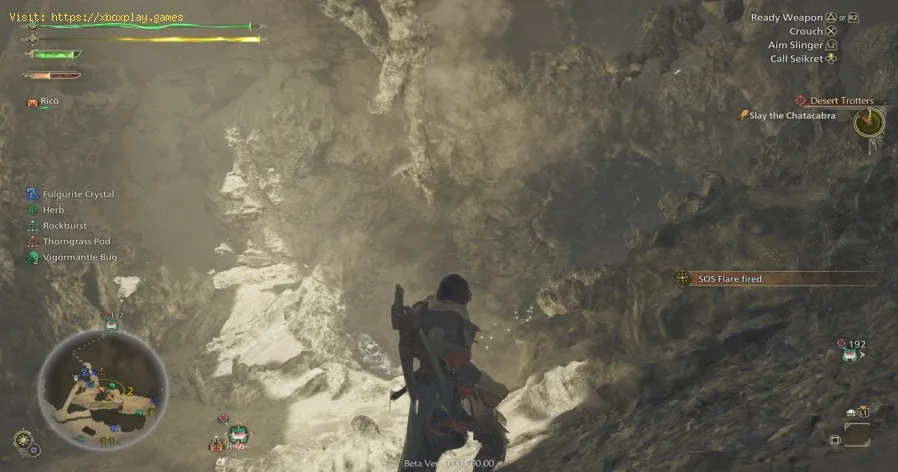Viewport: 898px width, 472px height.
Task: Click the round quest timer clock icon
Action: click(868, 123)
